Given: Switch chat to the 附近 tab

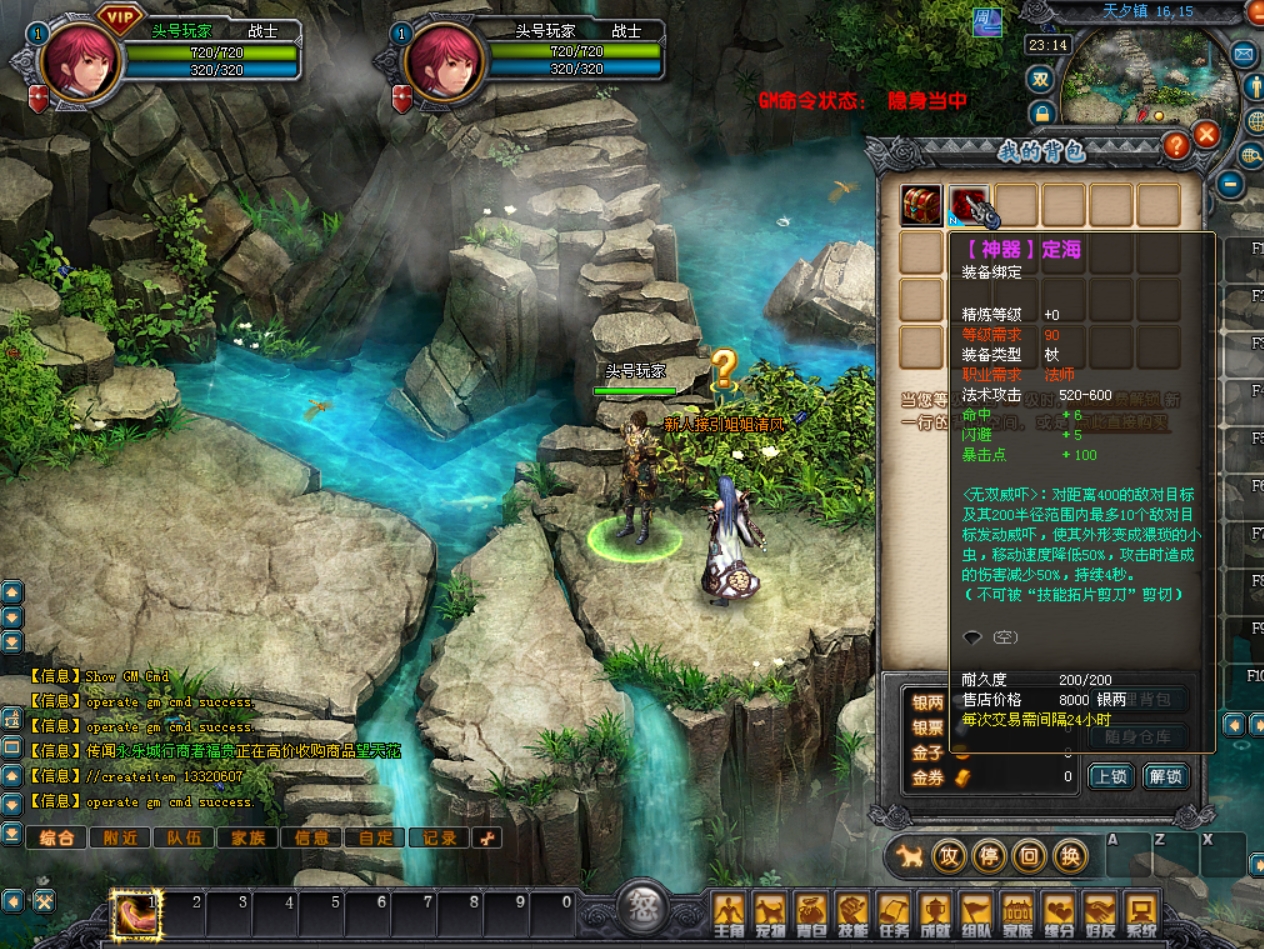Looking at the screenshot, I should (x=120, y=838).
